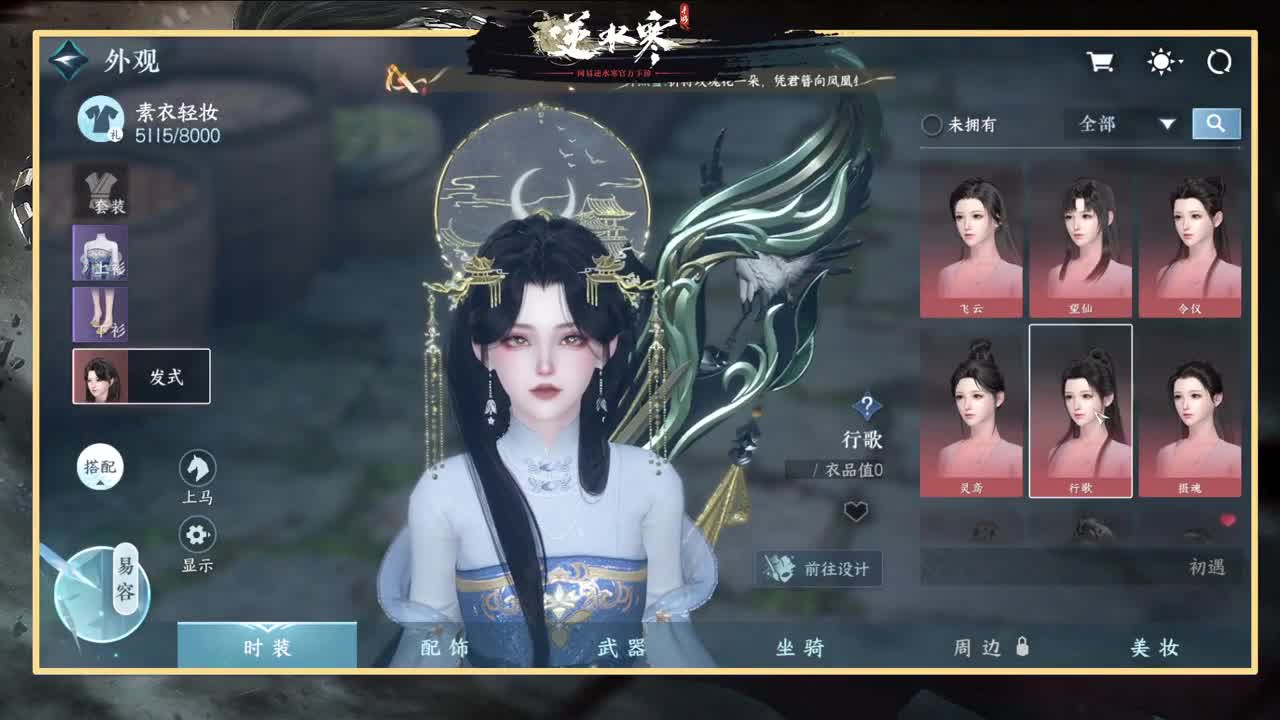Click the refresh circle icon top right

point(1219,60)
